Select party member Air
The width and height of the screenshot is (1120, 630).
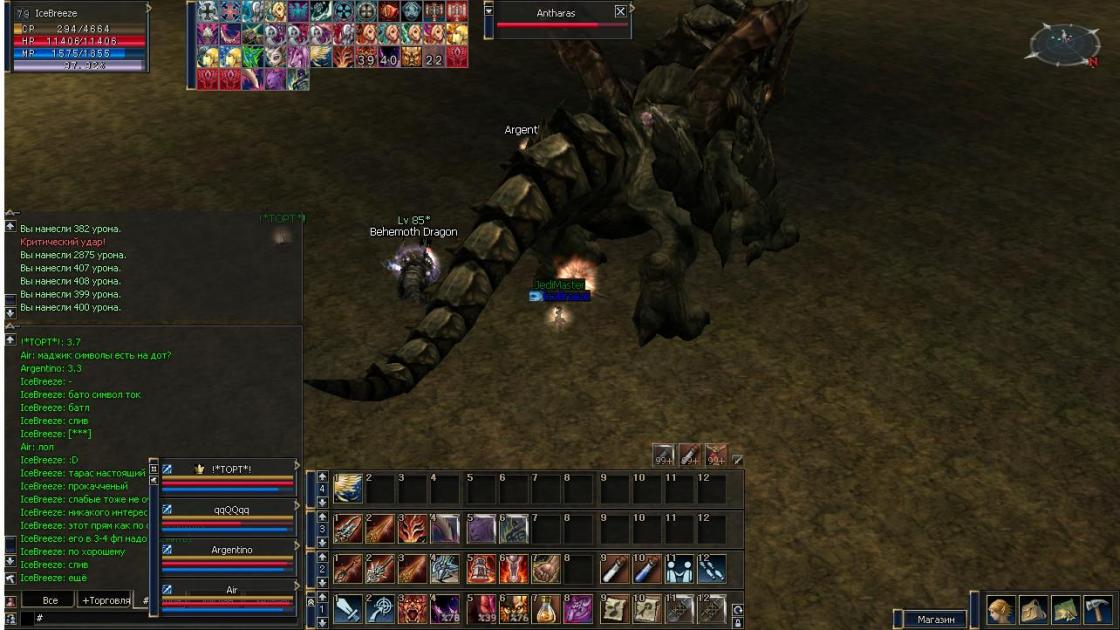click(x=231, y=590)
